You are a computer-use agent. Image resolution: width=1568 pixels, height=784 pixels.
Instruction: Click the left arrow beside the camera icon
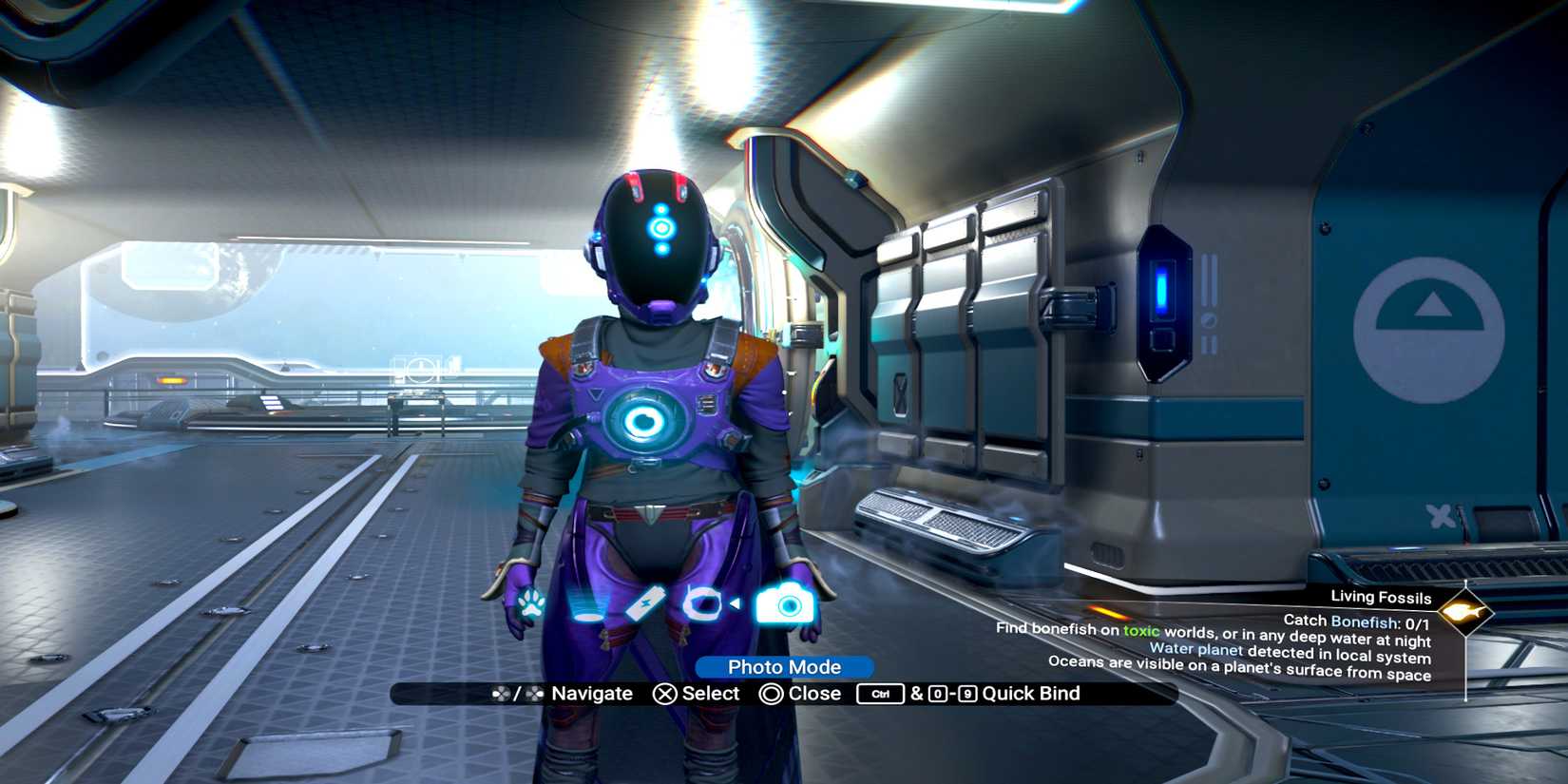pos(735,603)
